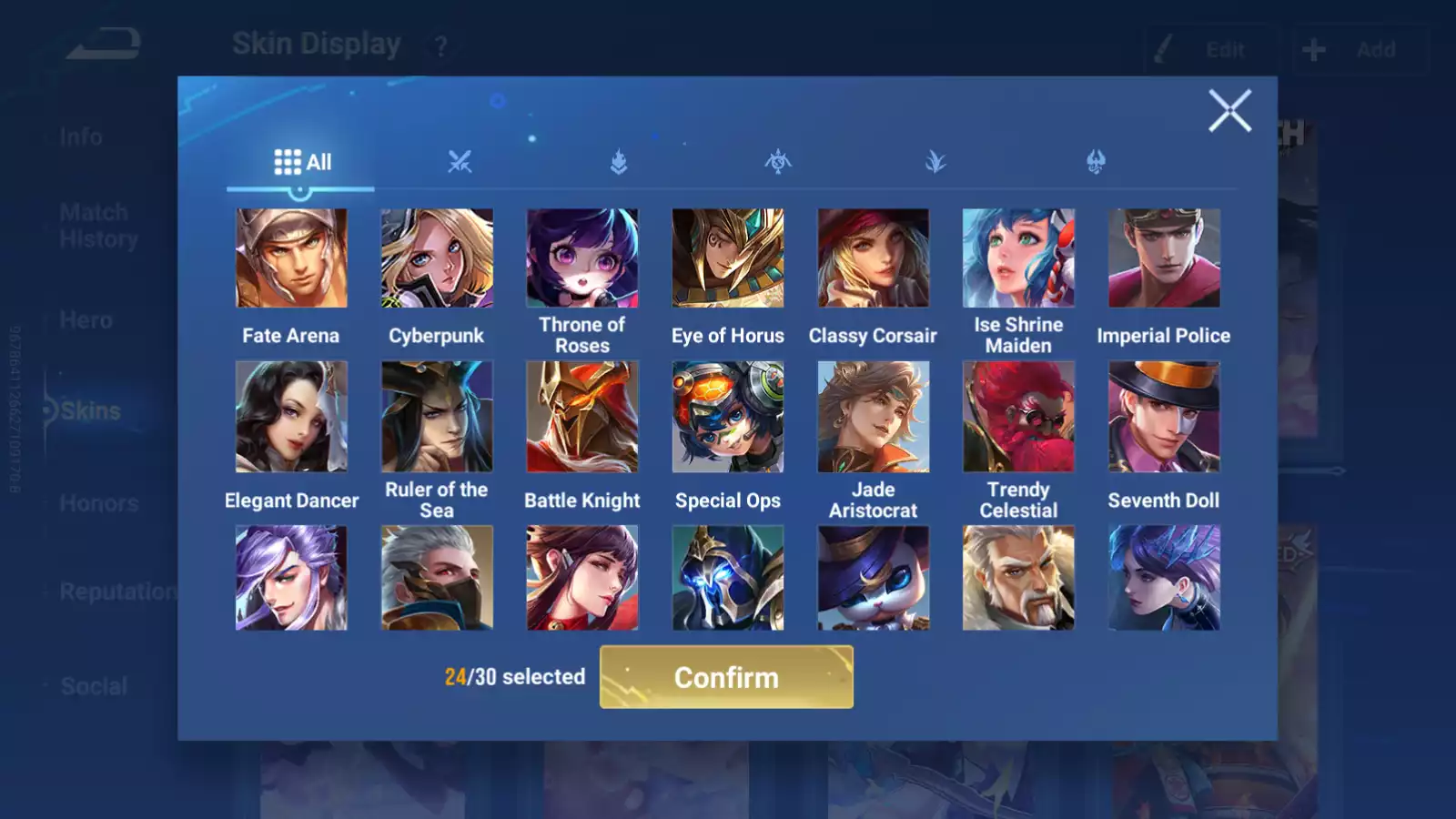Deselect the Cyberpunk skin

click(437, 258)
